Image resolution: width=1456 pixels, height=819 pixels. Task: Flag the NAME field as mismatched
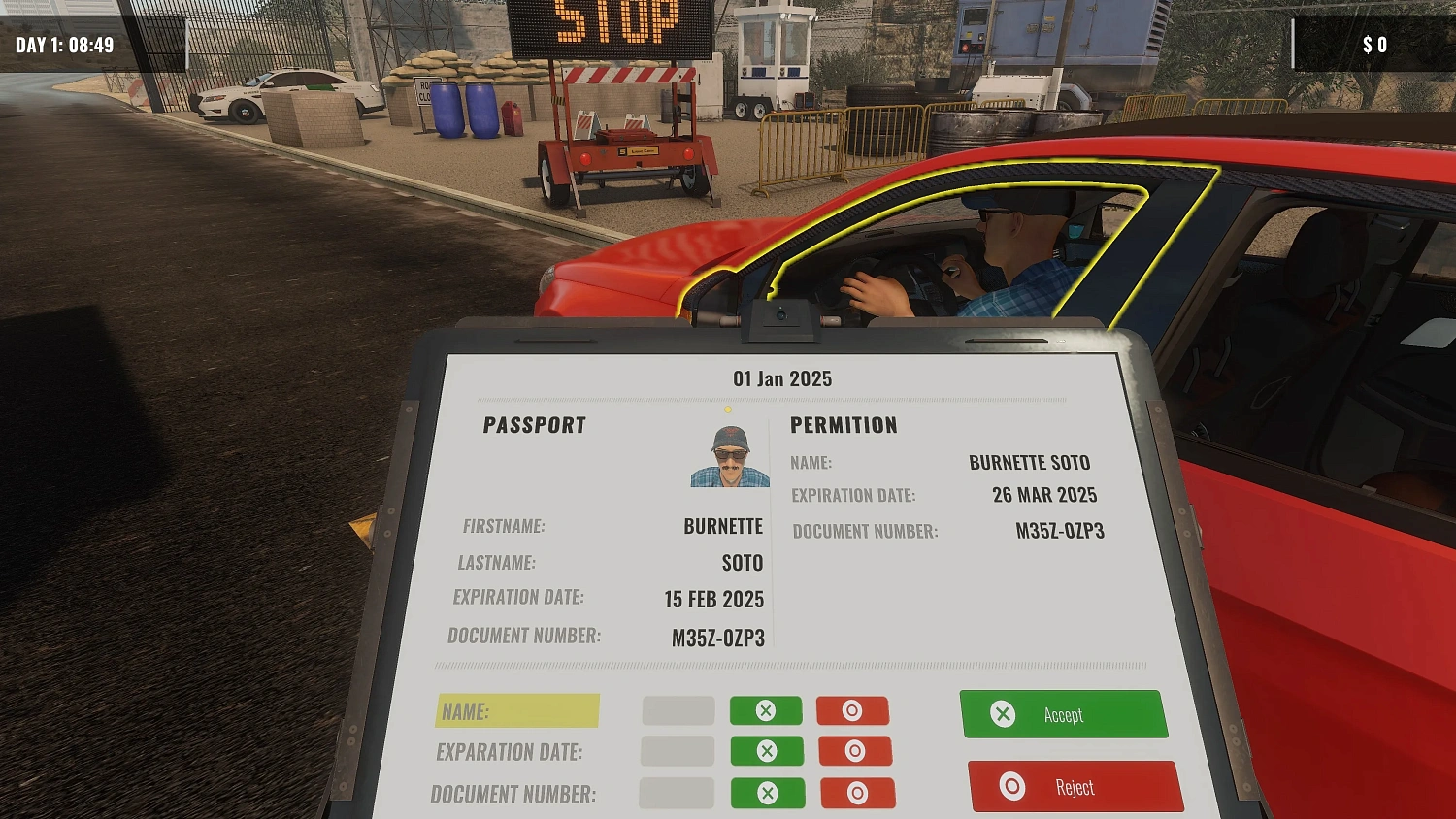[853, 709]
